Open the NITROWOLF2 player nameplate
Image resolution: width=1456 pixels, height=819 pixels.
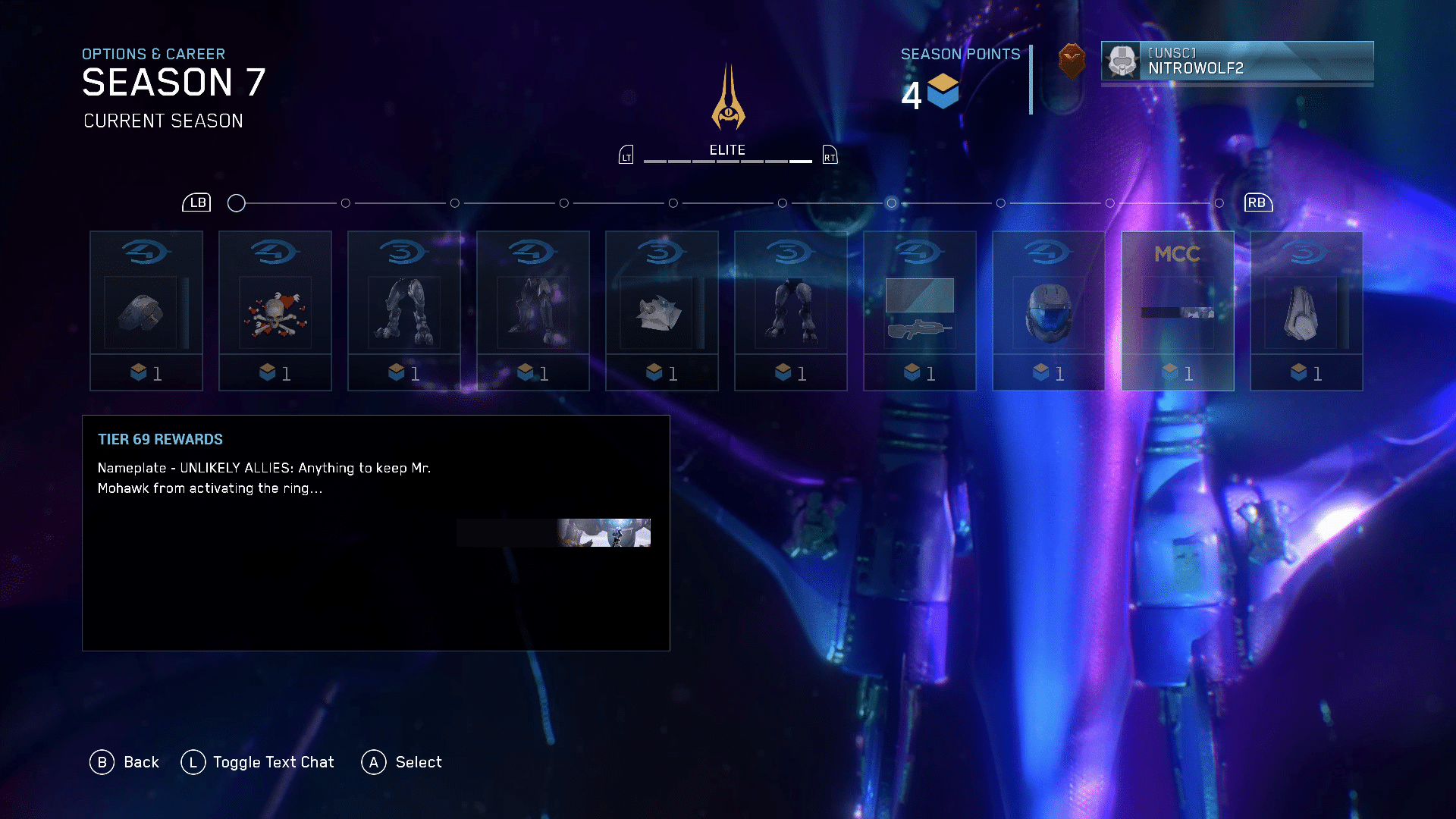pyautogui.click(x=1237, y=61)
